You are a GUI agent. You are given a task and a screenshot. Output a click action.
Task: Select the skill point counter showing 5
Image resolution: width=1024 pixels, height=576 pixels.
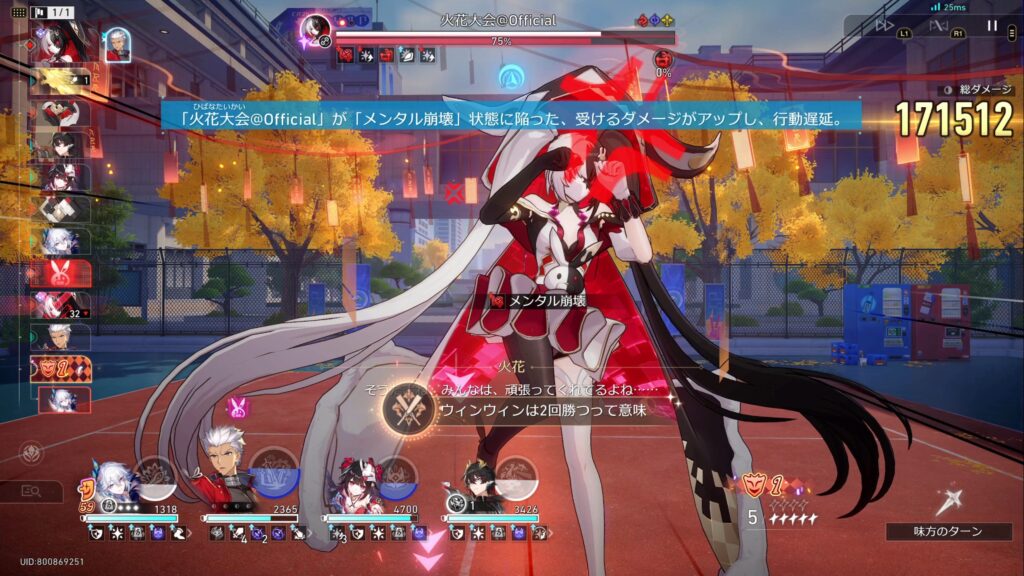pos(752,518)
